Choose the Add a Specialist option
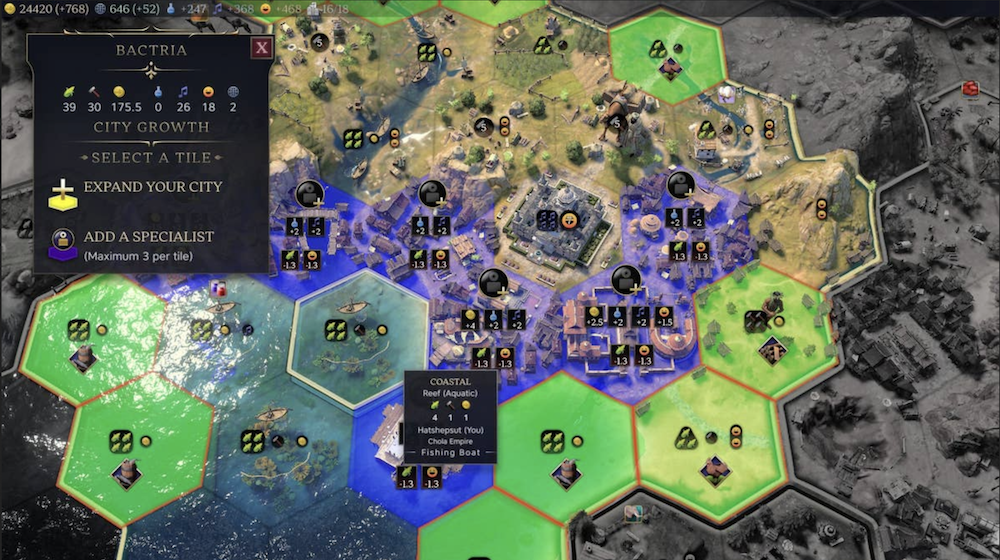The width and height of the screenshot is (1000, 560). [x=148, y=237]
